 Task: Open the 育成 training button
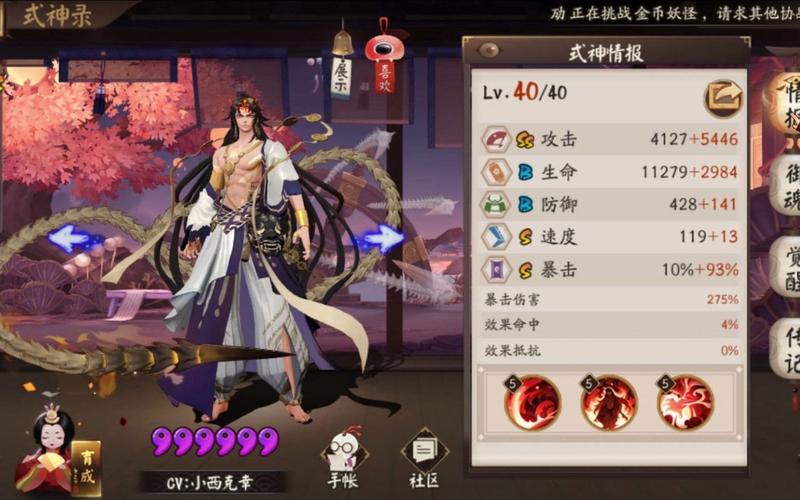point(85,467)
